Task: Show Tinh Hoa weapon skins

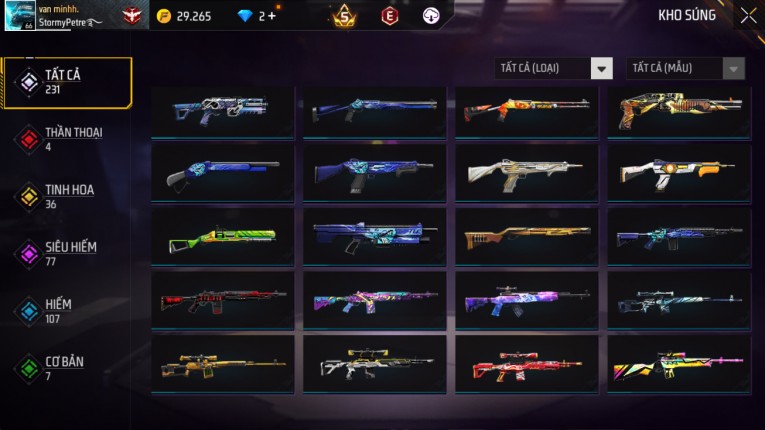Action: 66,196
